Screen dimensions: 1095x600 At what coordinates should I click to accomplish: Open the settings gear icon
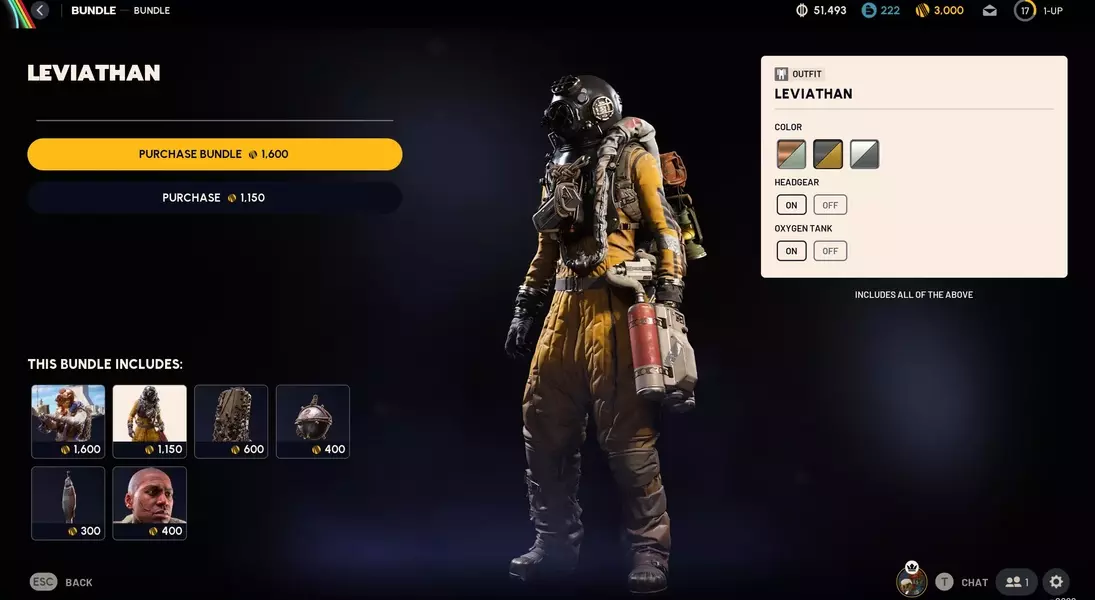coord(1056,582)
